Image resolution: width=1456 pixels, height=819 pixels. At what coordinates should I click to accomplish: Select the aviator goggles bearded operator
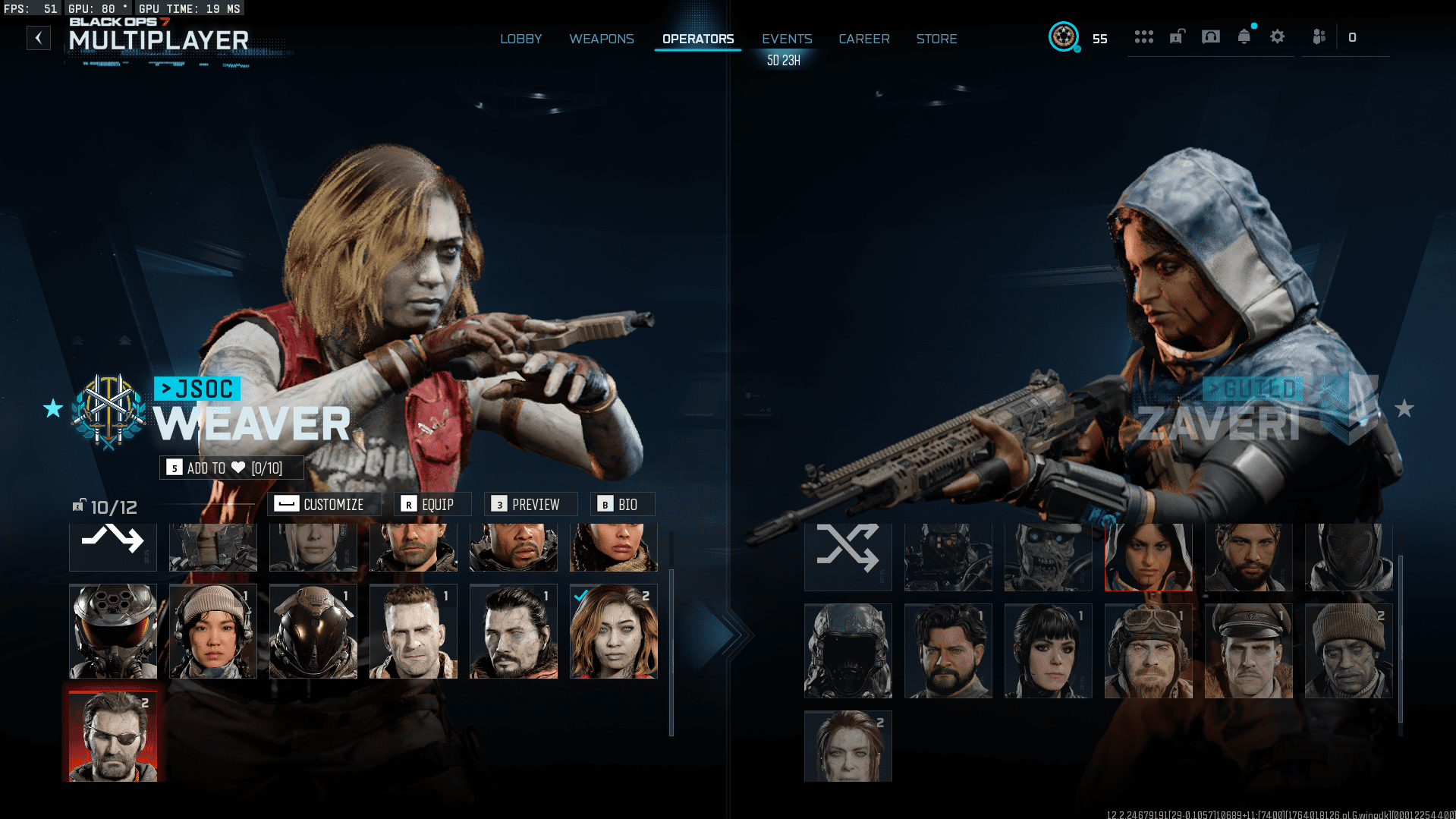click(x=1148, y=650)
